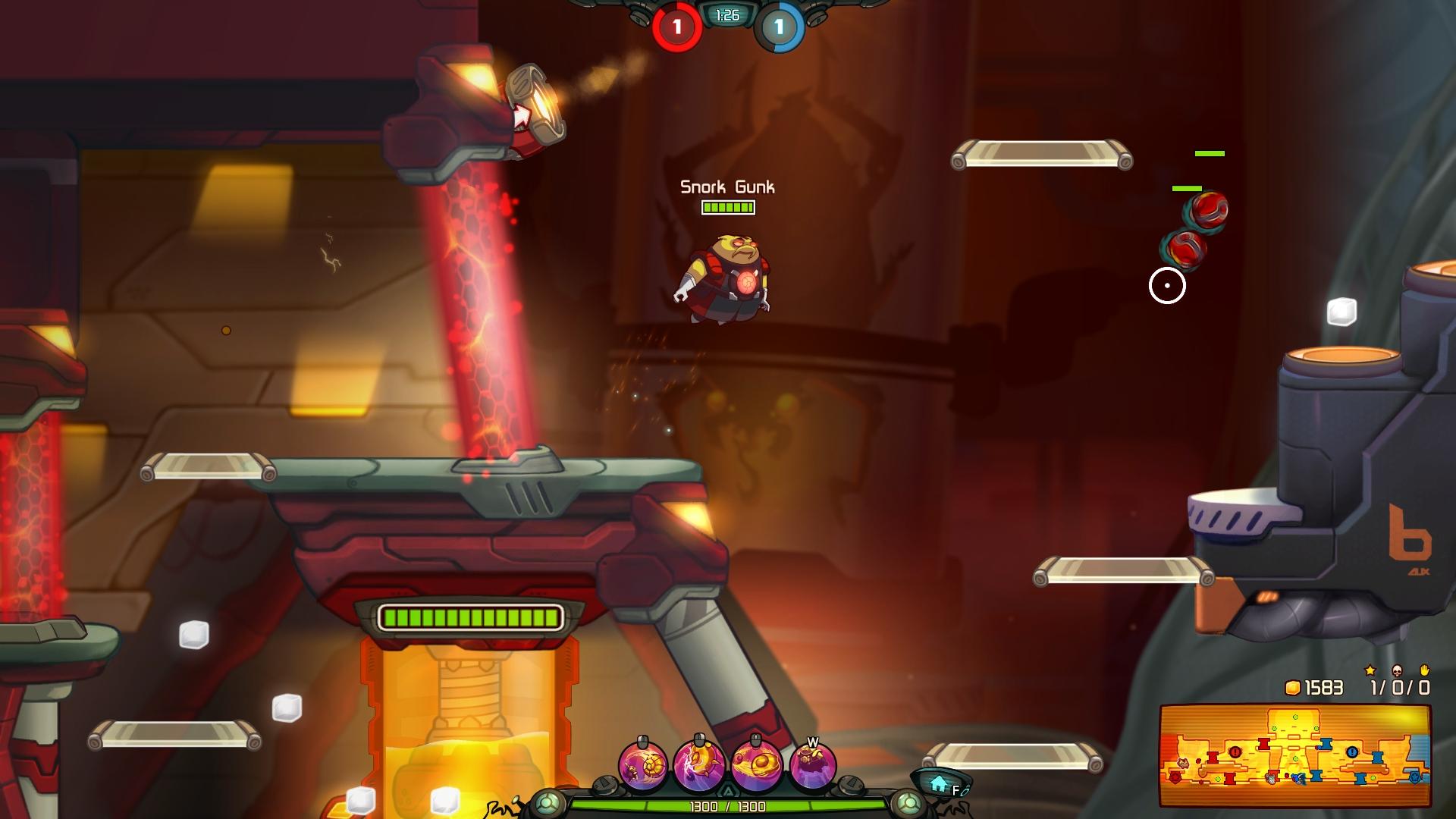This screenshot has height=819, width=1456.
Task: Open the A-marked emblem between the ability orbs
Action: (728, 790)
